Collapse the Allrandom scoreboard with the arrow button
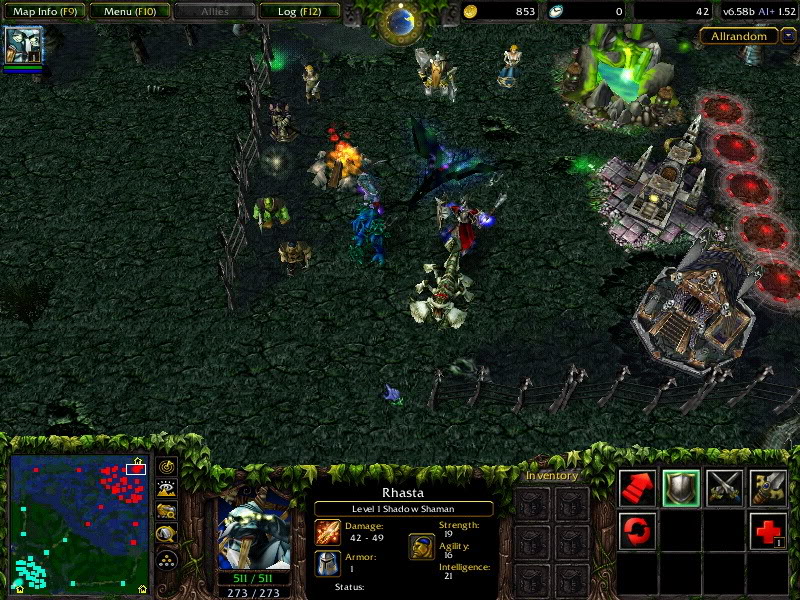Screen dimensions: 800x600 (788, 36)
